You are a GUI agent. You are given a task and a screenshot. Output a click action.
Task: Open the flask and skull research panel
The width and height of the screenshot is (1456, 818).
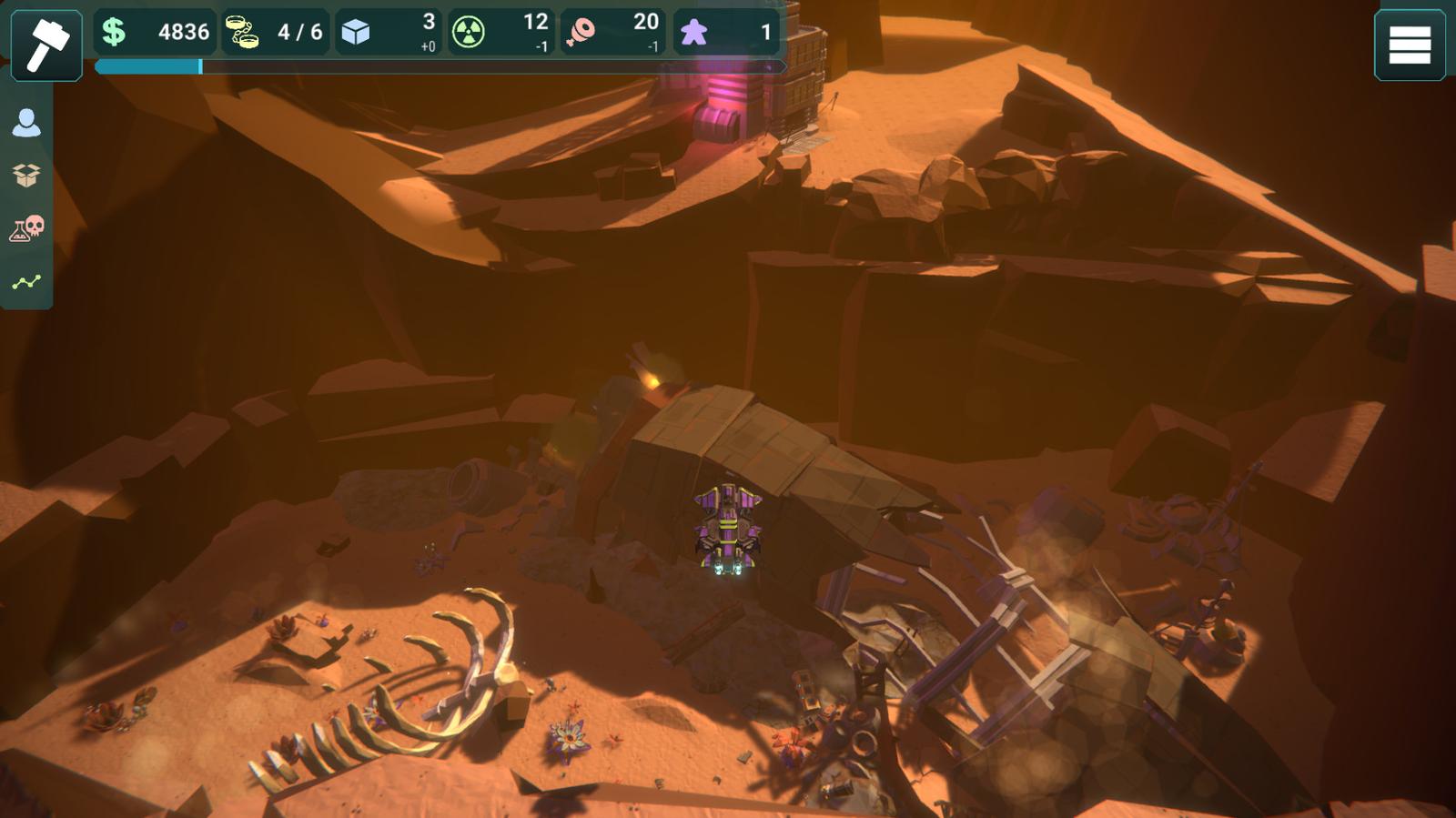26,228
